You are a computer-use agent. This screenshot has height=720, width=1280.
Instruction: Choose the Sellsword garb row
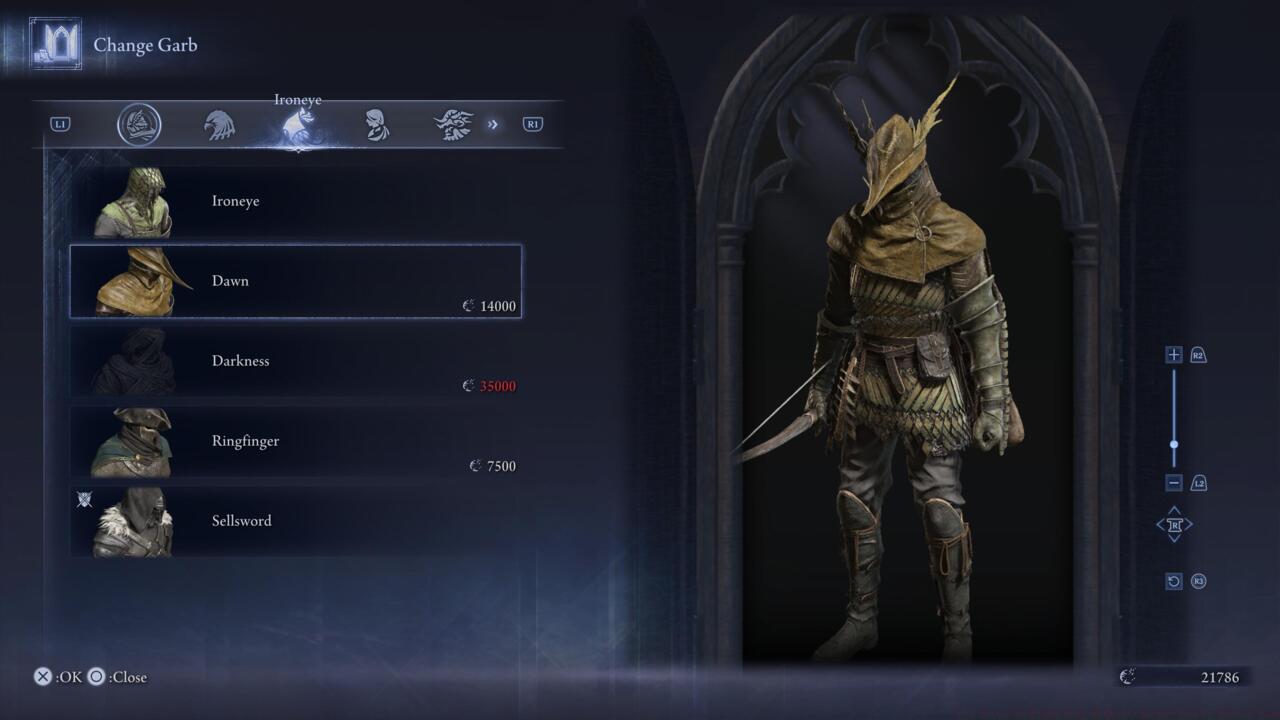point(295,521)
